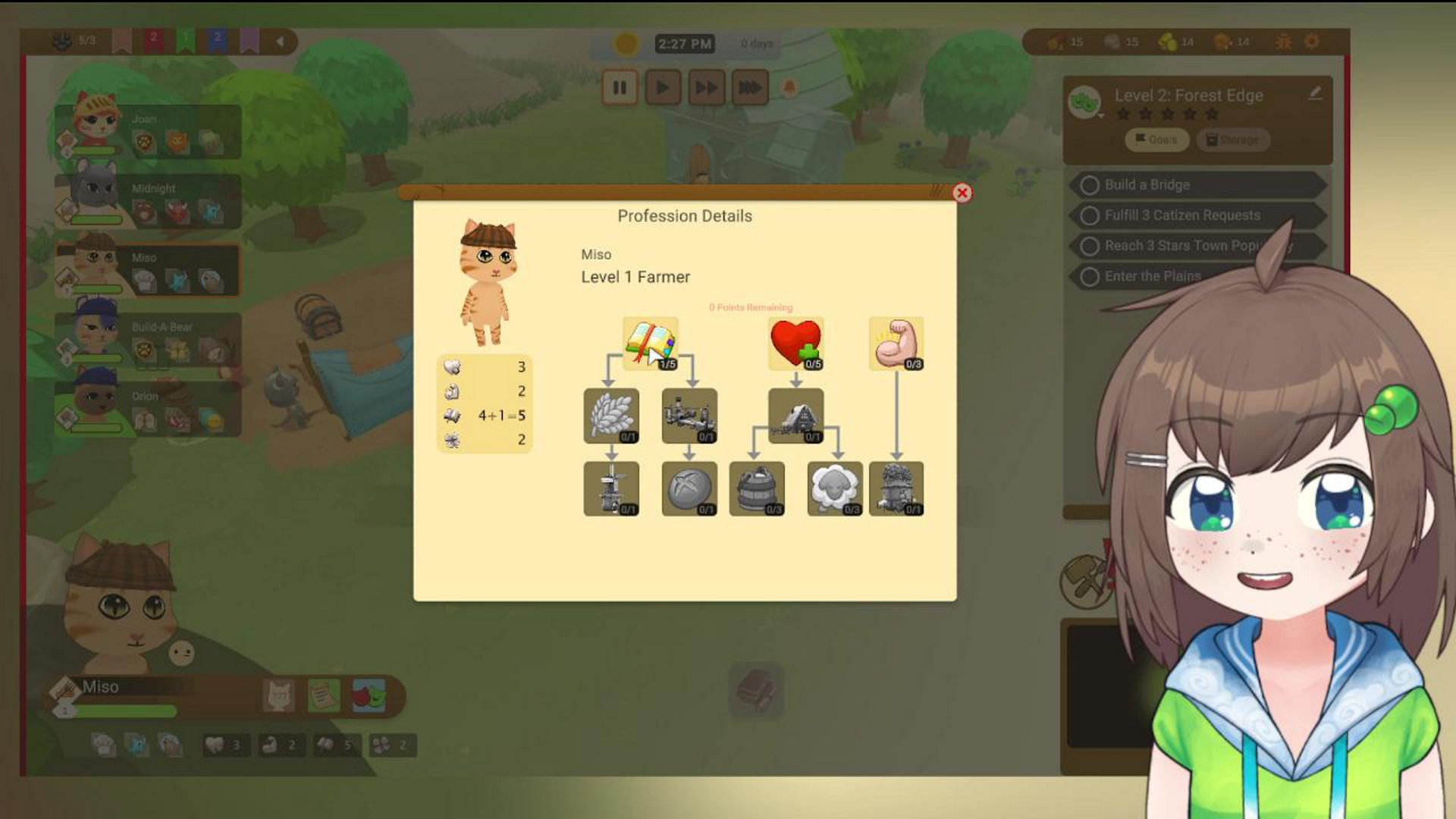The height and width of the screenshot is (819, 1456).
Task: Pause the game time
Action: click(x=620, y=88)
